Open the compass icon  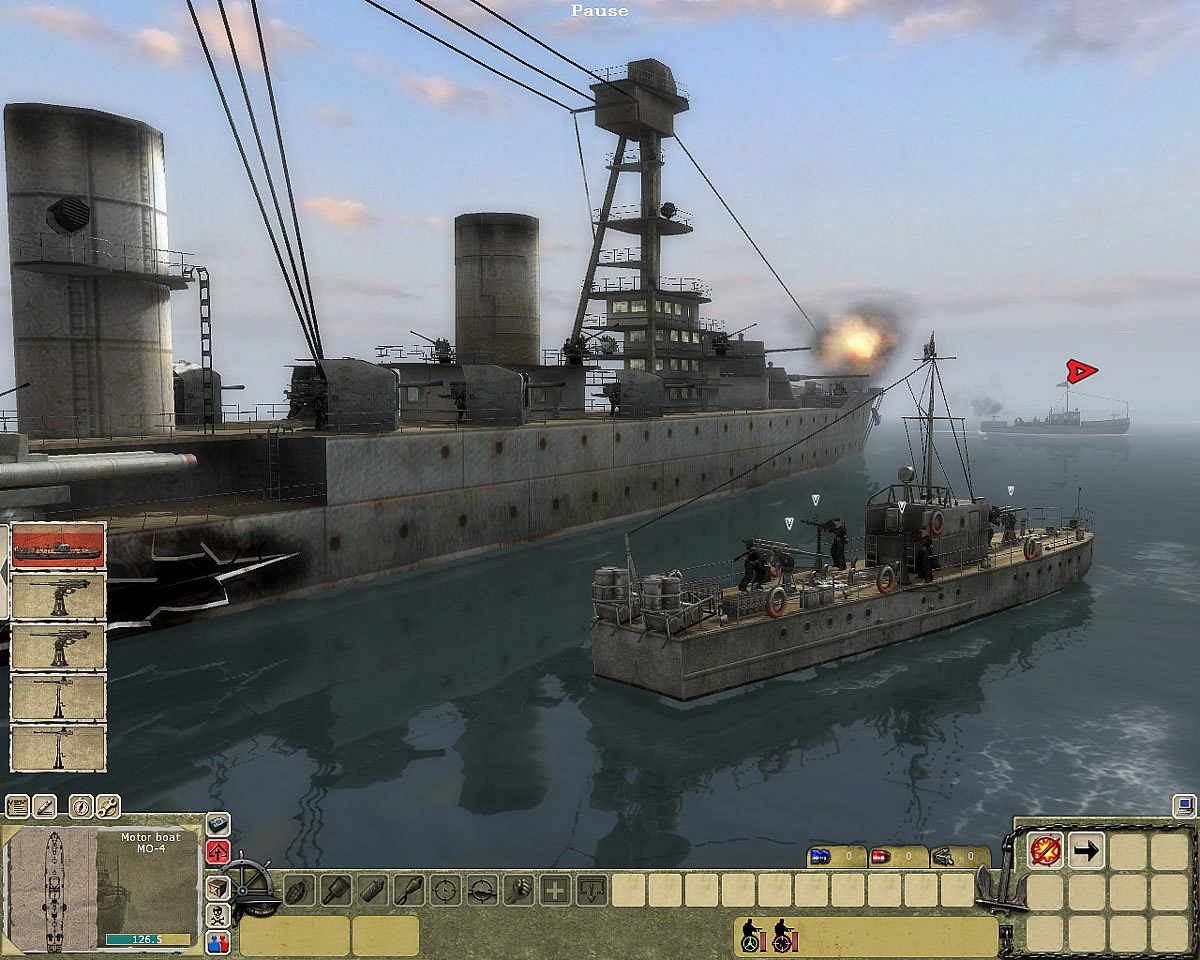(x=81, y=806)
